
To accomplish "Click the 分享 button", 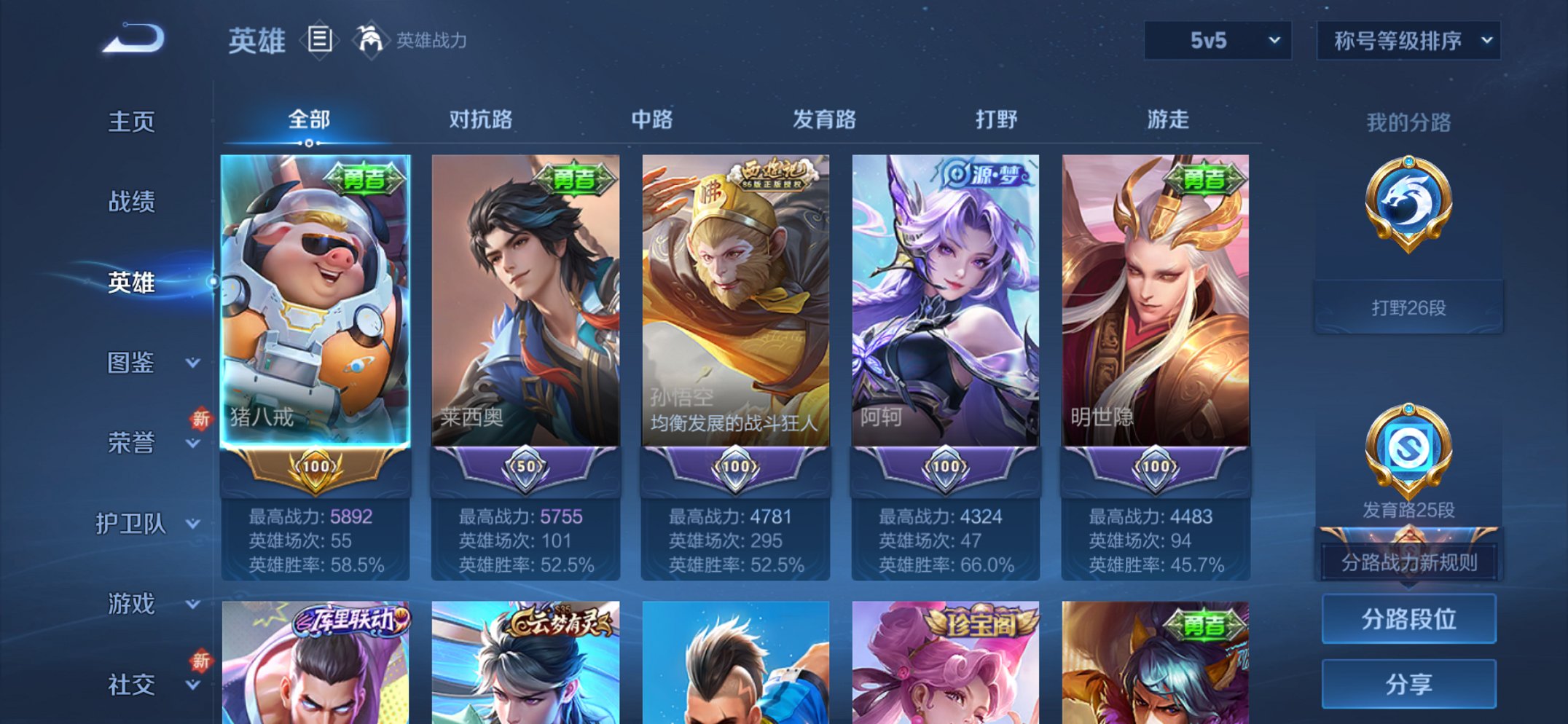I will click(1408, 683).
